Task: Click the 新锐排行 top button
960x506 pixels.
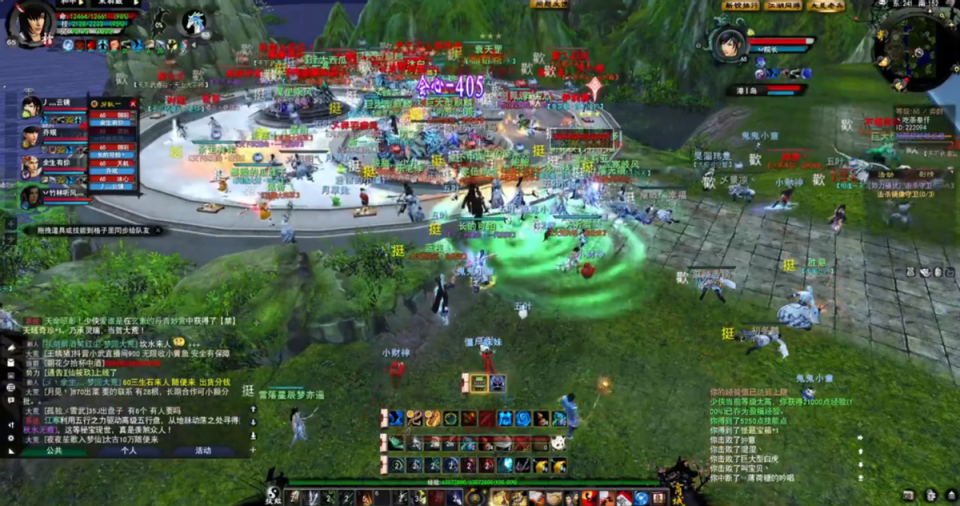Action: tap(740, 6)
